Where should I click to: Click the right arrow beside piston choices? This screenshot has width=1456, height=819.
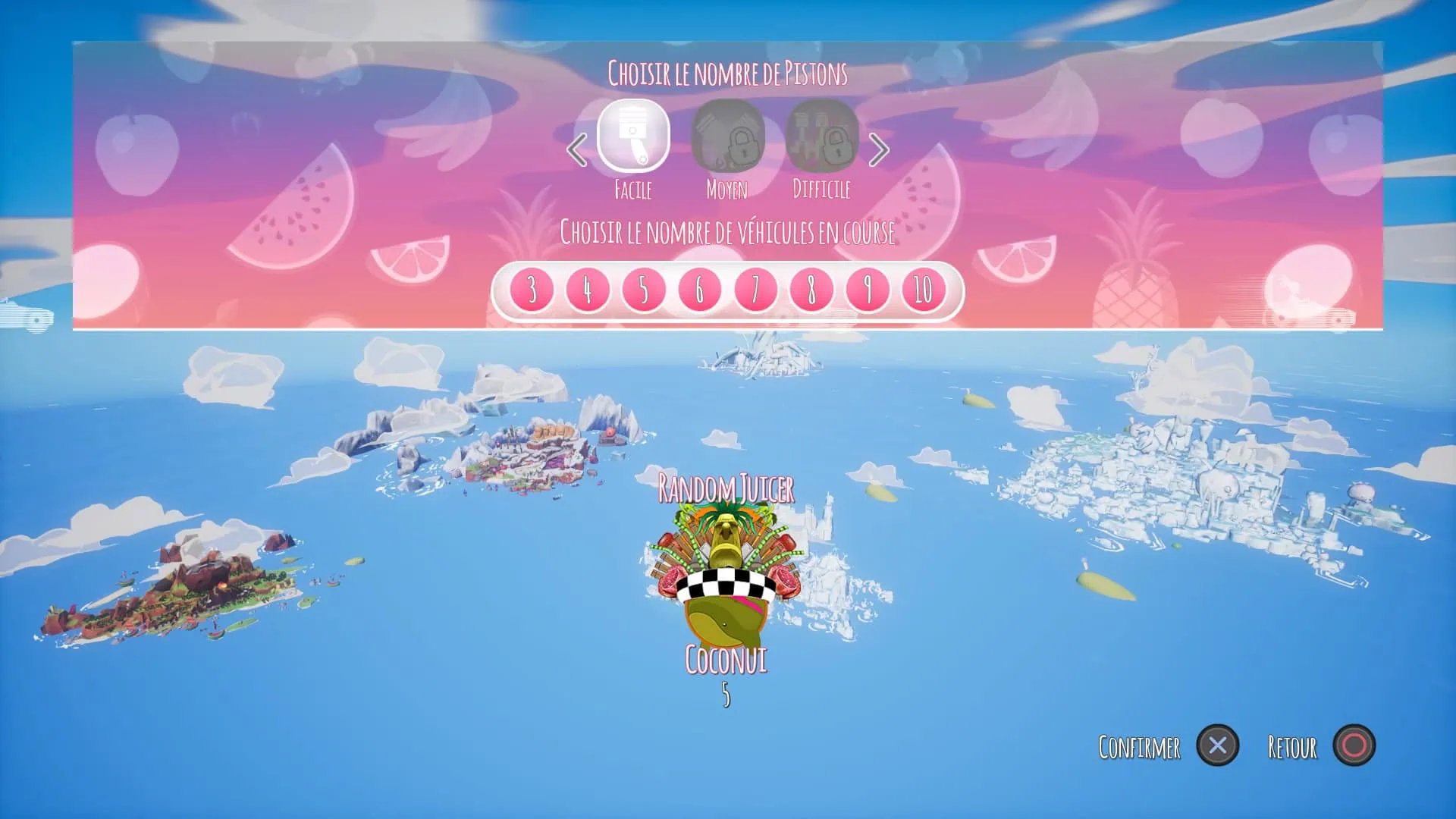pos(878,149)
